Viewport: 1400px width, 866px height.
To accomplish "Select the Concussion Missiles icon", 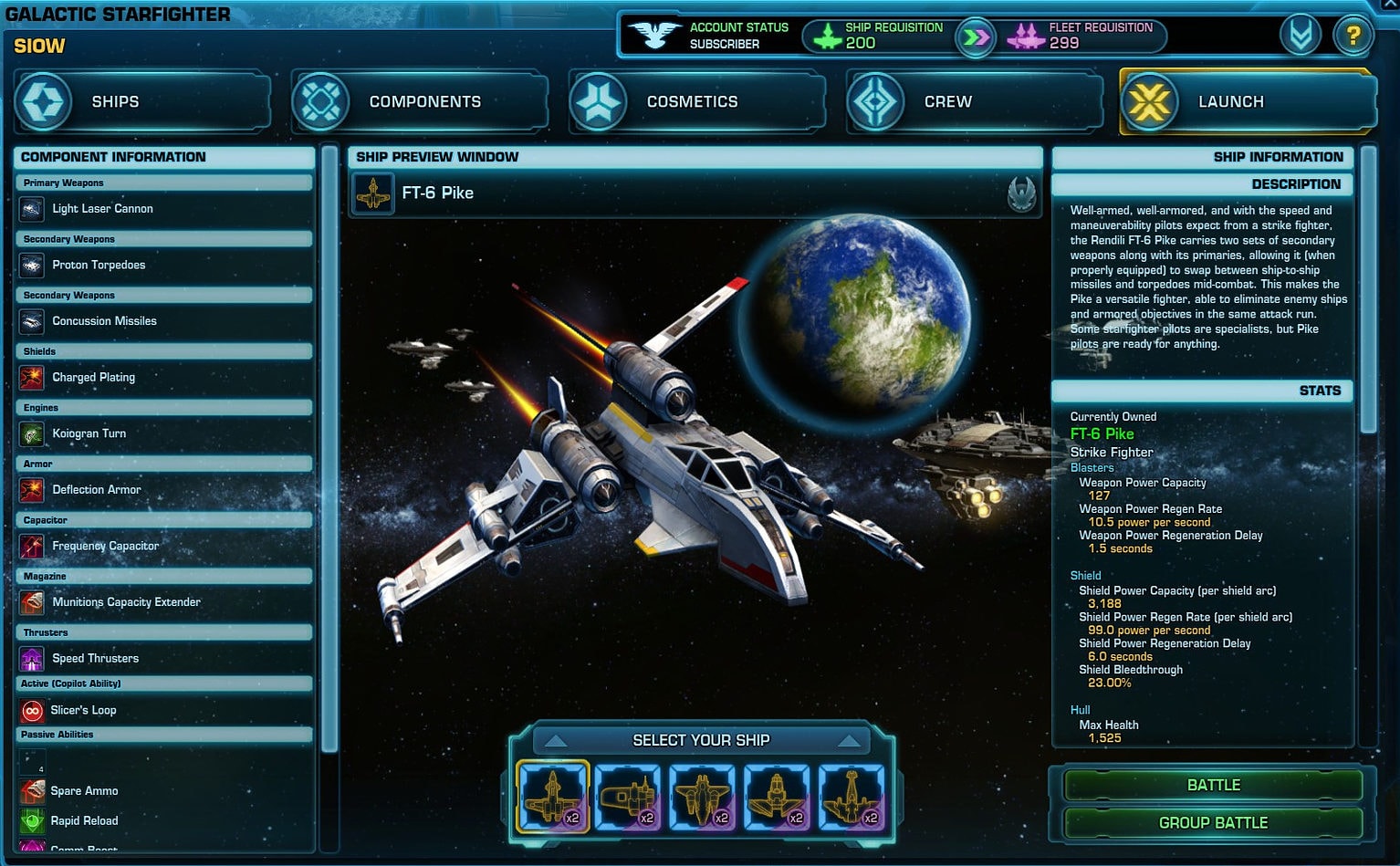I will coord(31,321).
